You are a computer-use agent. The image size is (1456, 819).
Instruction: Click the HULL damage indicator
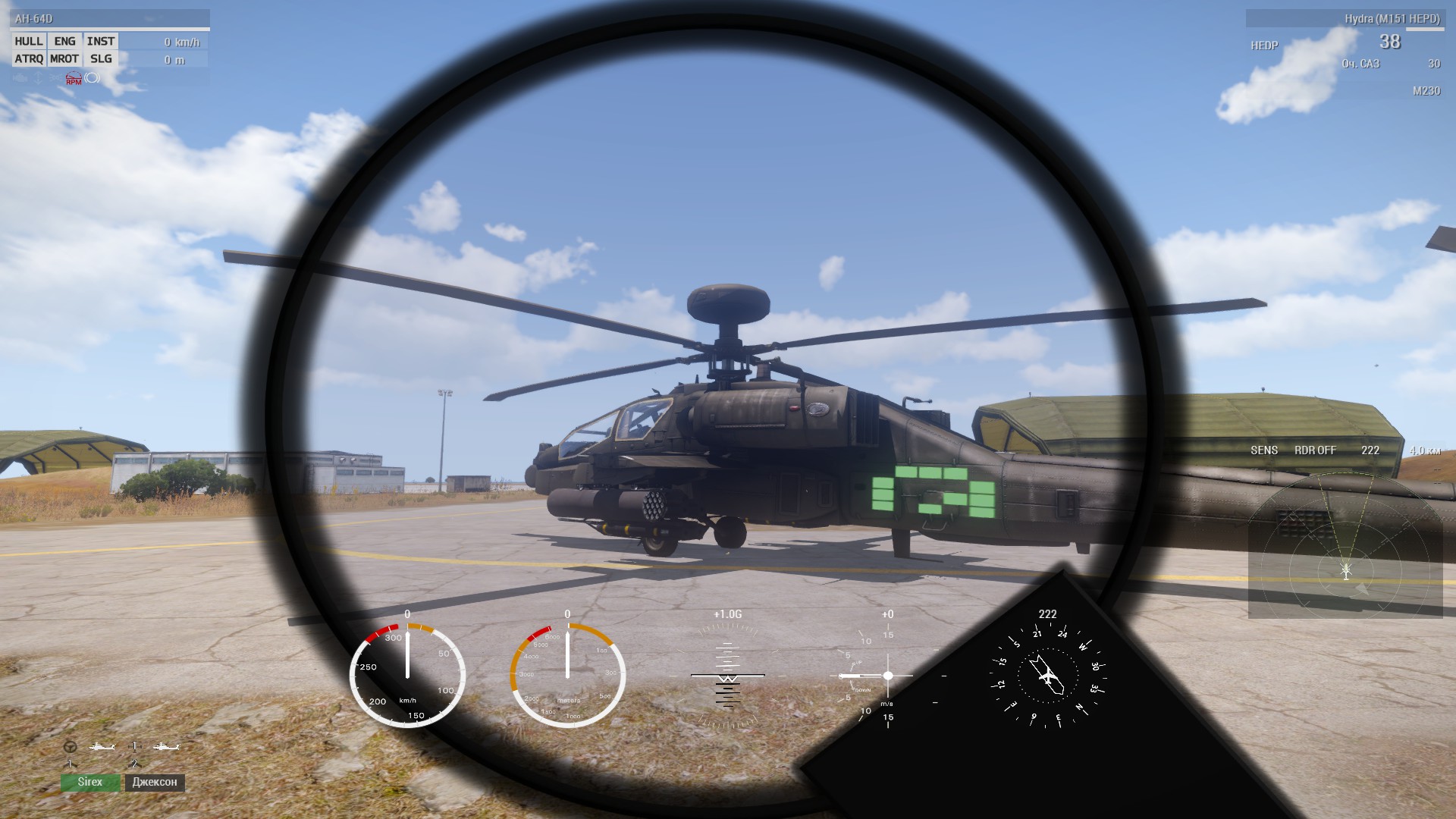[x=29, y=41]
